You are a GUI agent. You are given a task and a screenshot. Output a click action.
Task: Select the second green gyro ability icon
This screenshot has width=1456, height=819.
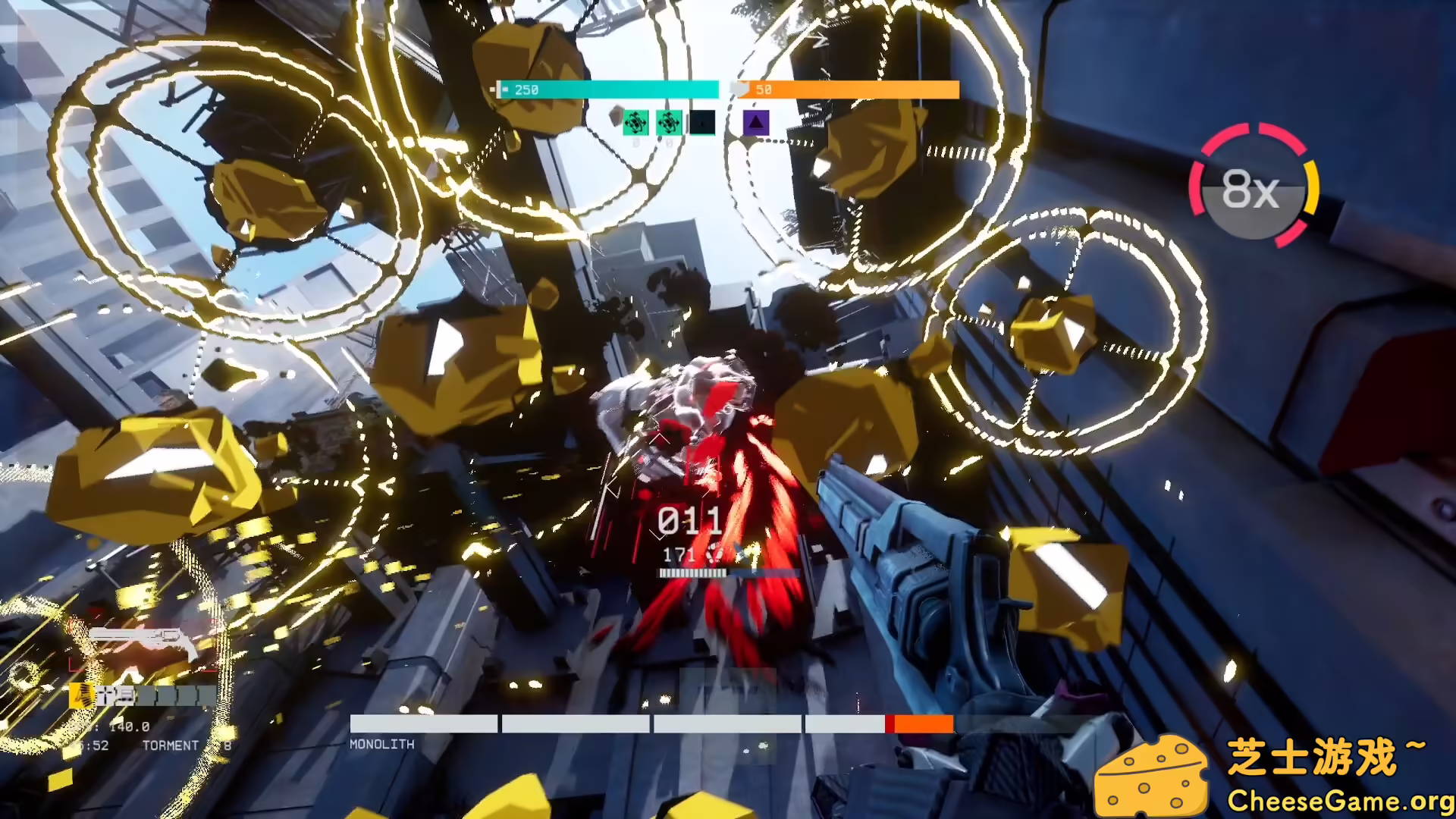point(669,123)
